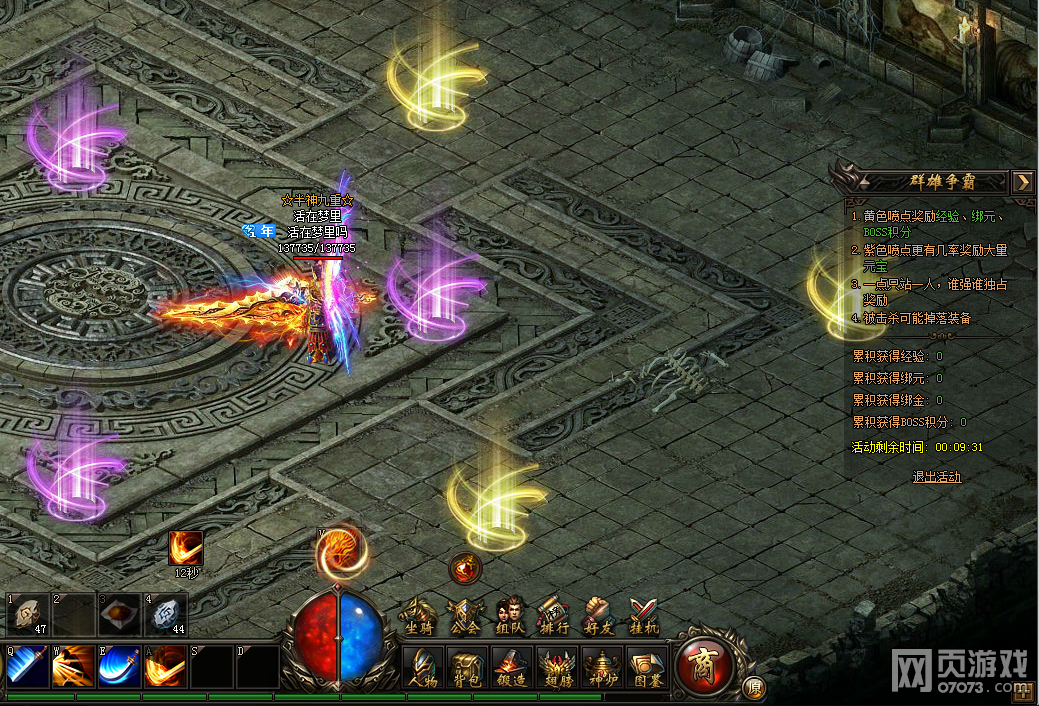1039x706 pixels.
Task: Open the 背包 backpack
Action: [467, 666]
